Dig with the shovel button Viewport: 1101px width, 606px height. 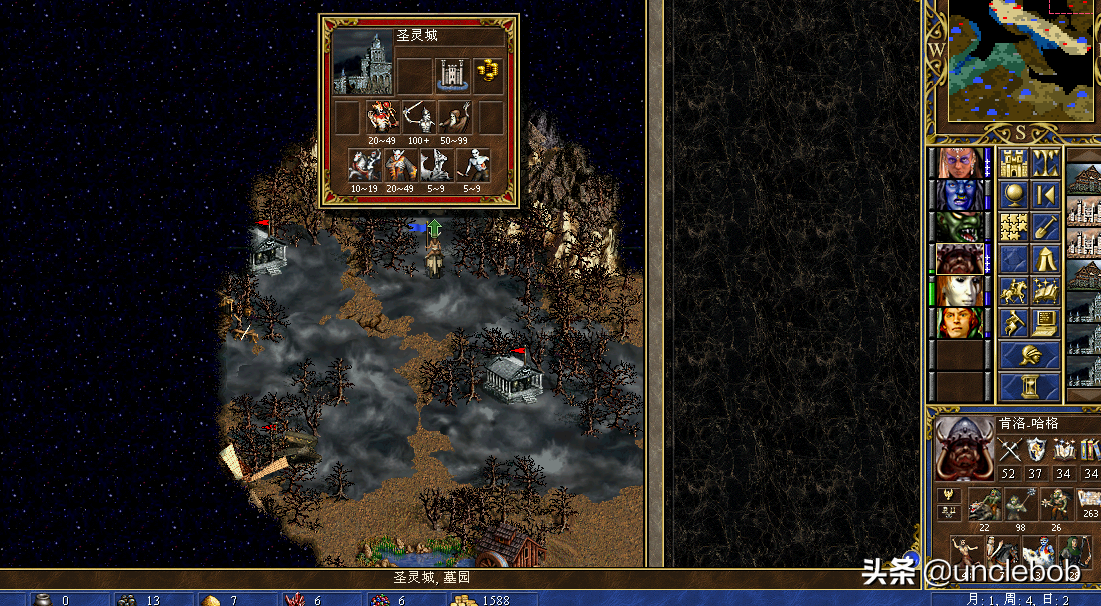pos(1046,227)
